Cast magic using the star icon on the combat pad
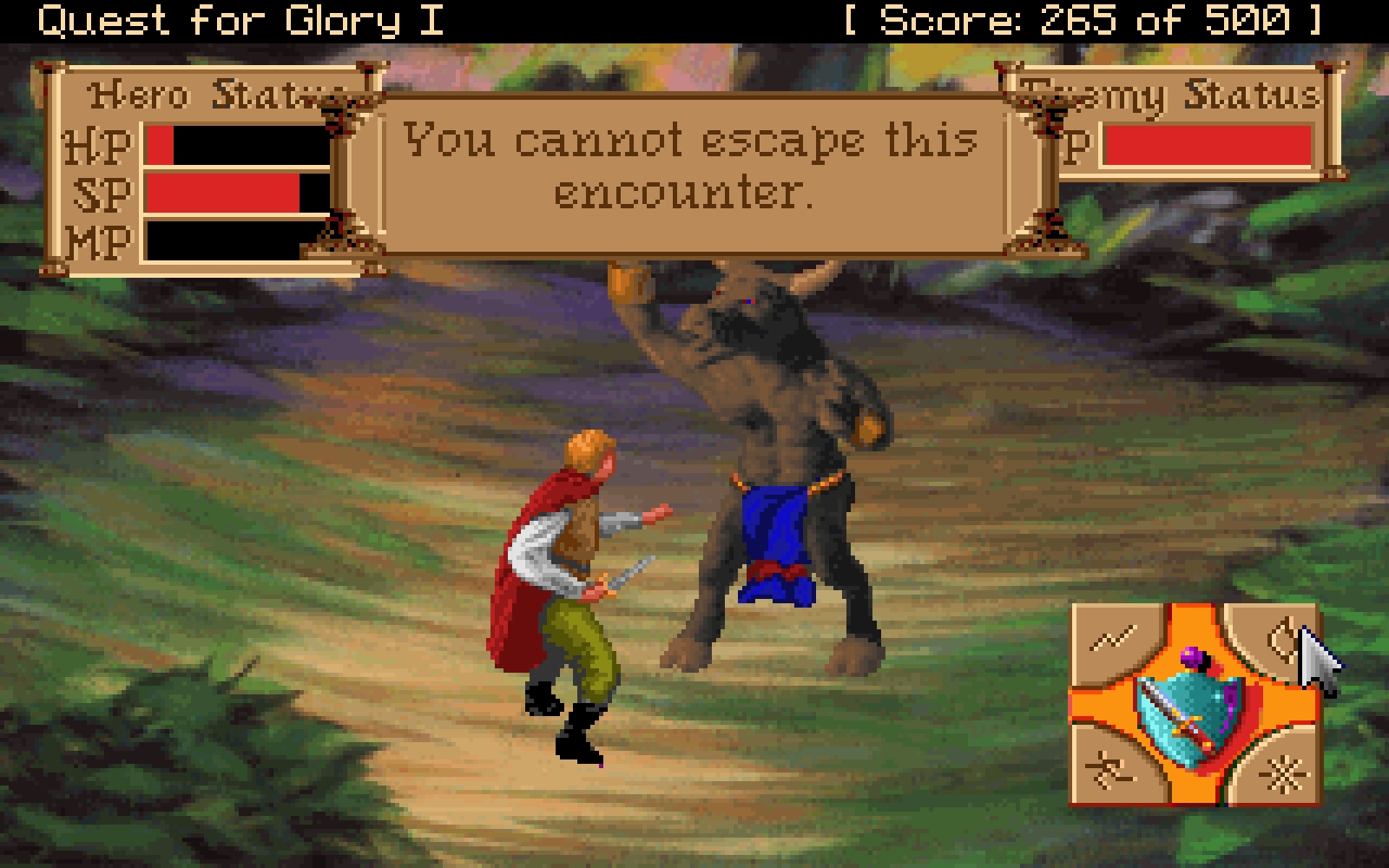 (x=1285, y=772)
